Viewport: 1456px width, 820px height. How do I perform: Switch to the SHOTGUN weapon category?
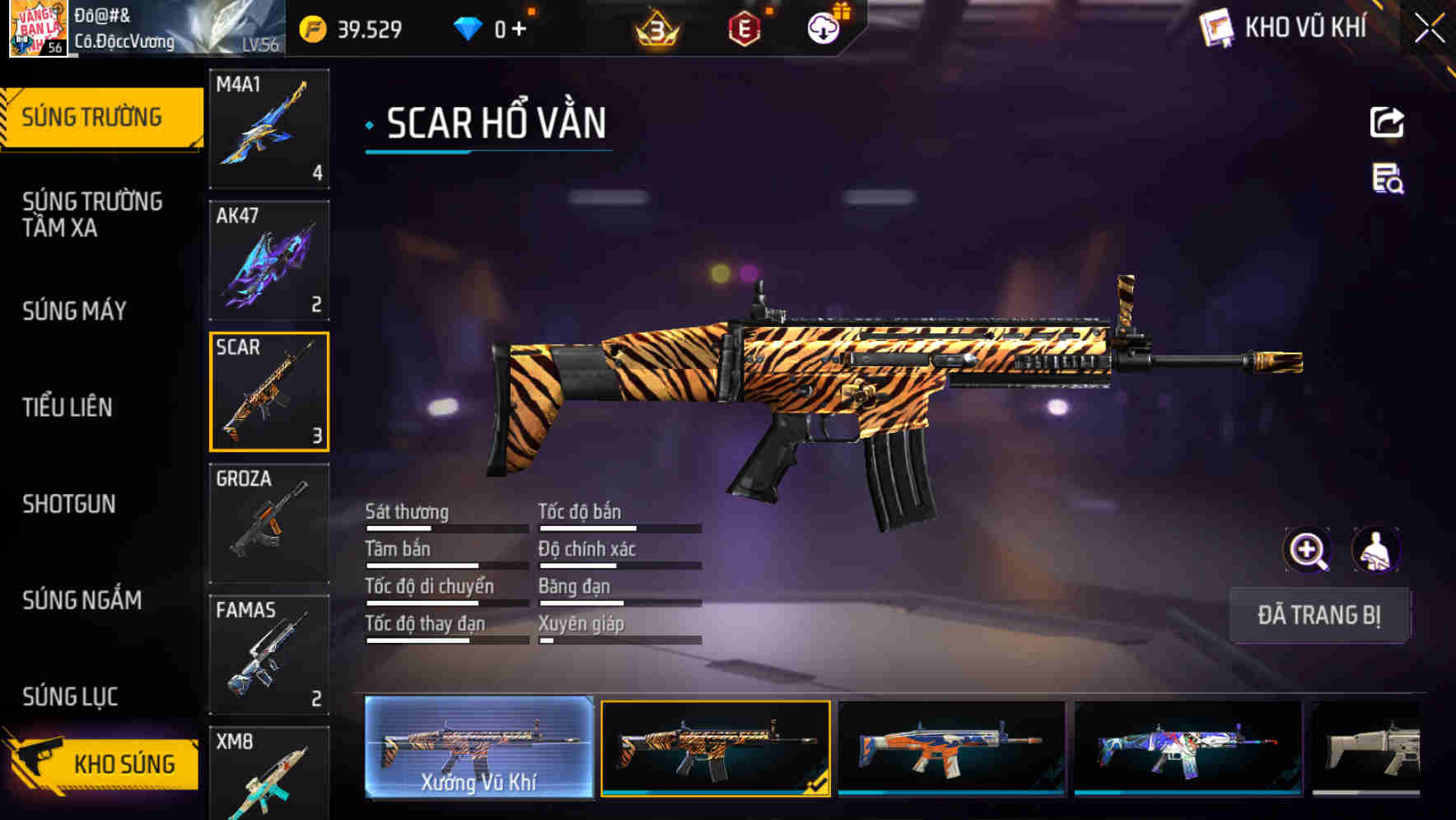[70, 505]
